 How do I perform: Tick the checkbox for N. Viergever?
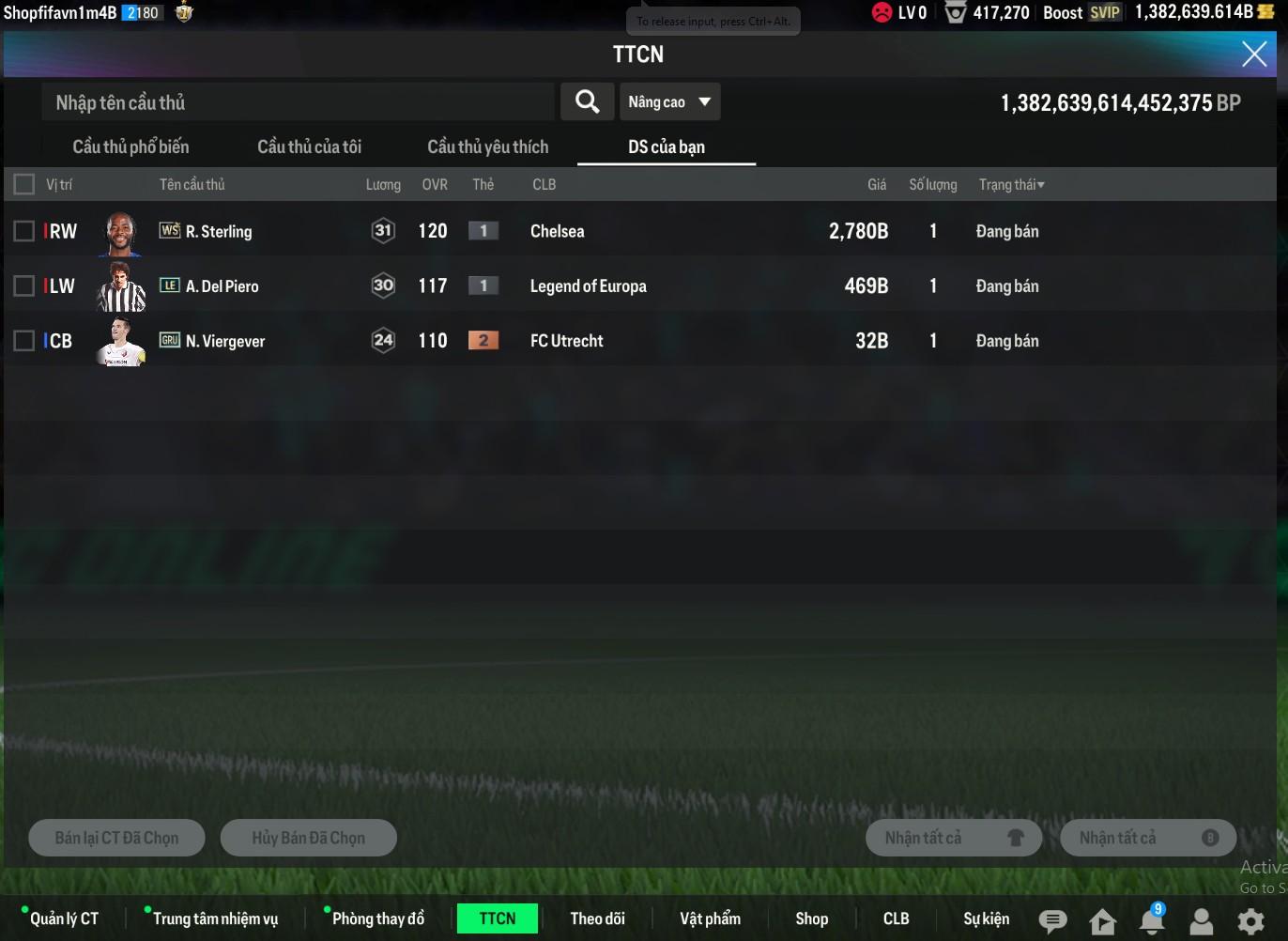(24, 341)
